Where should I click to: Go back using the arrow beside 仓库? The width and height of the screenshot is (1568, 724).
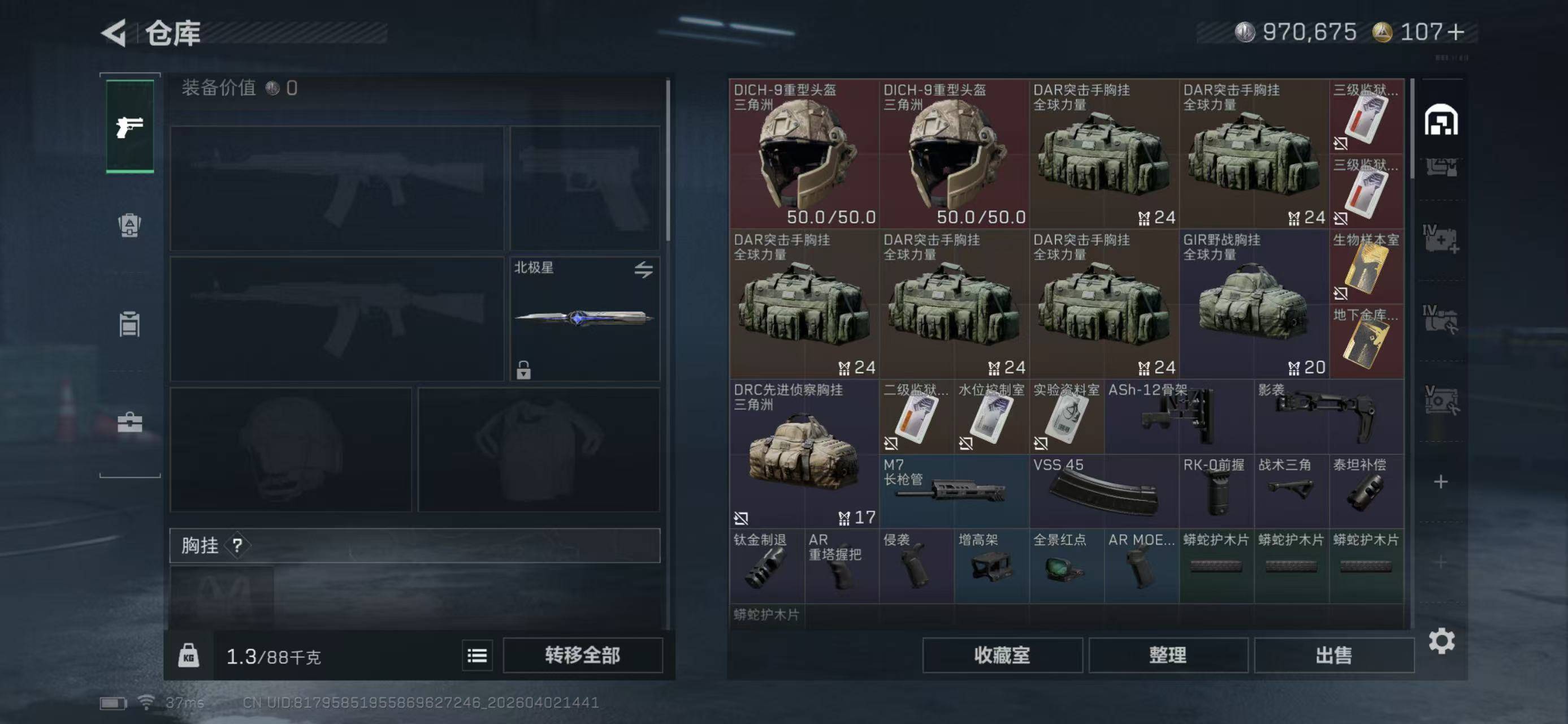pyautogui.click(x=114, y=33)
